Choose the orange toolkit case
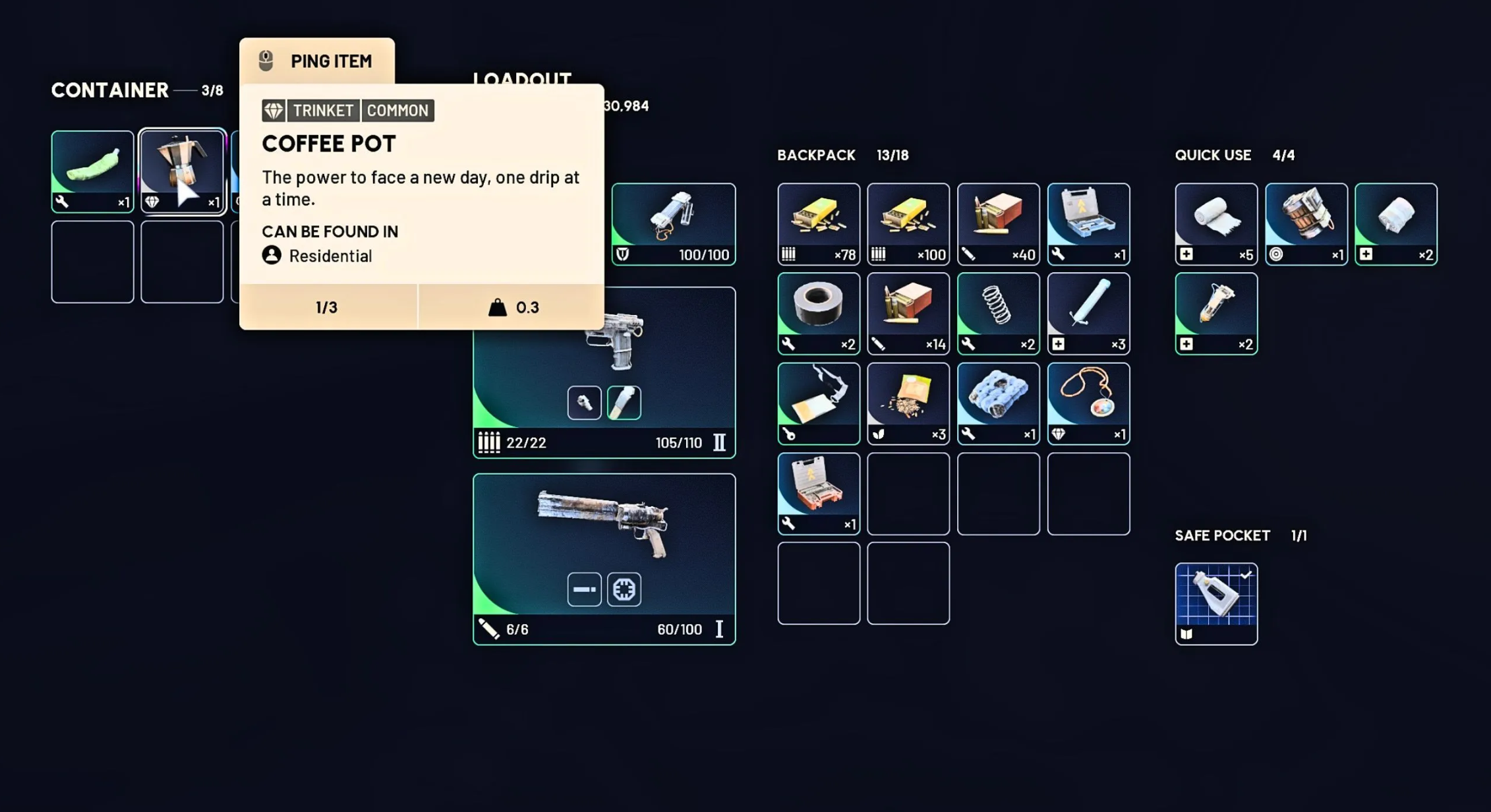Screen dimensions: 1491x812 (x=818, y=492)
